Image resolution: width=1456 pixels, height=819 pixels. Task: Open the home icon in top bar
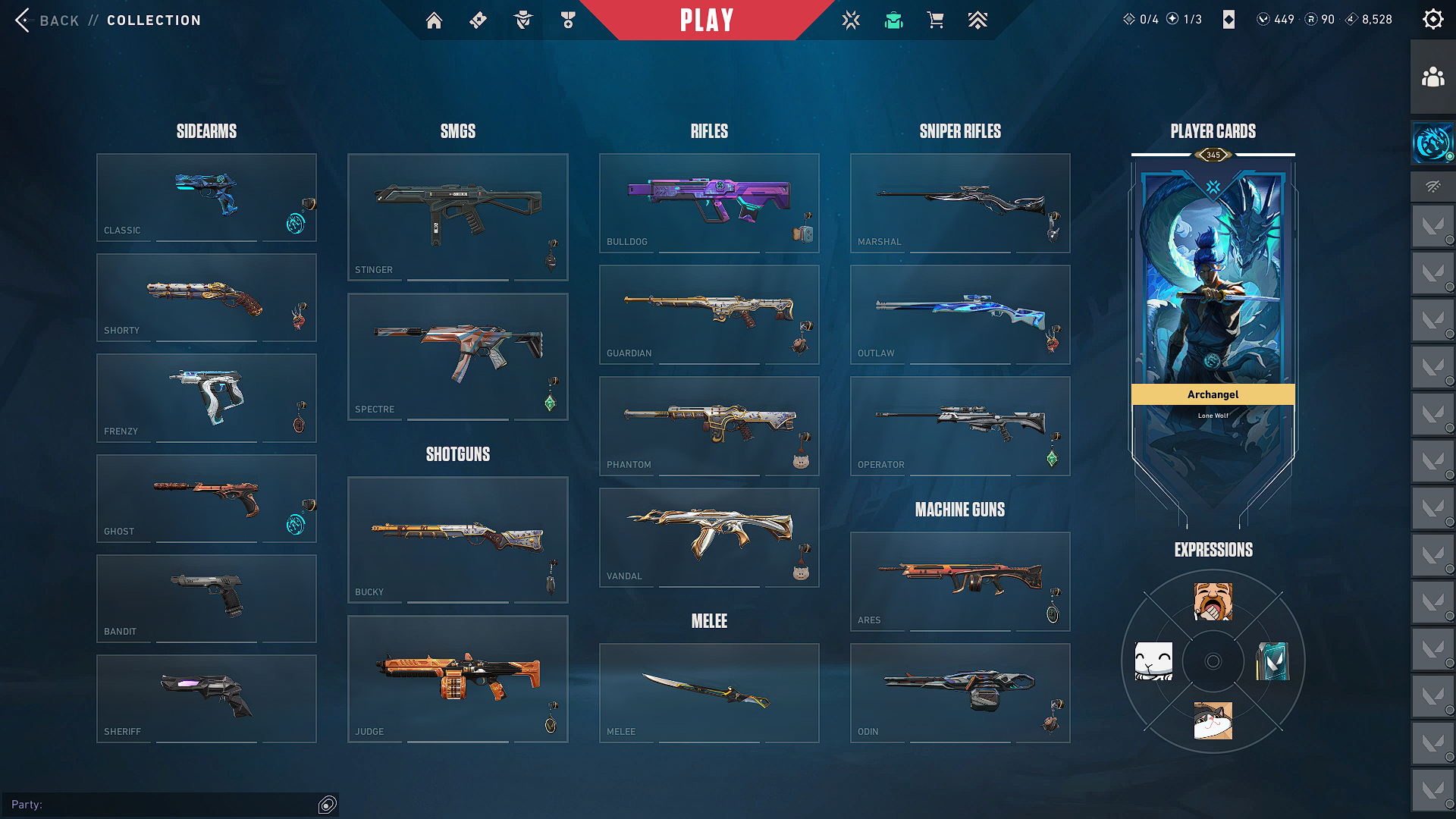coord(434,20)
